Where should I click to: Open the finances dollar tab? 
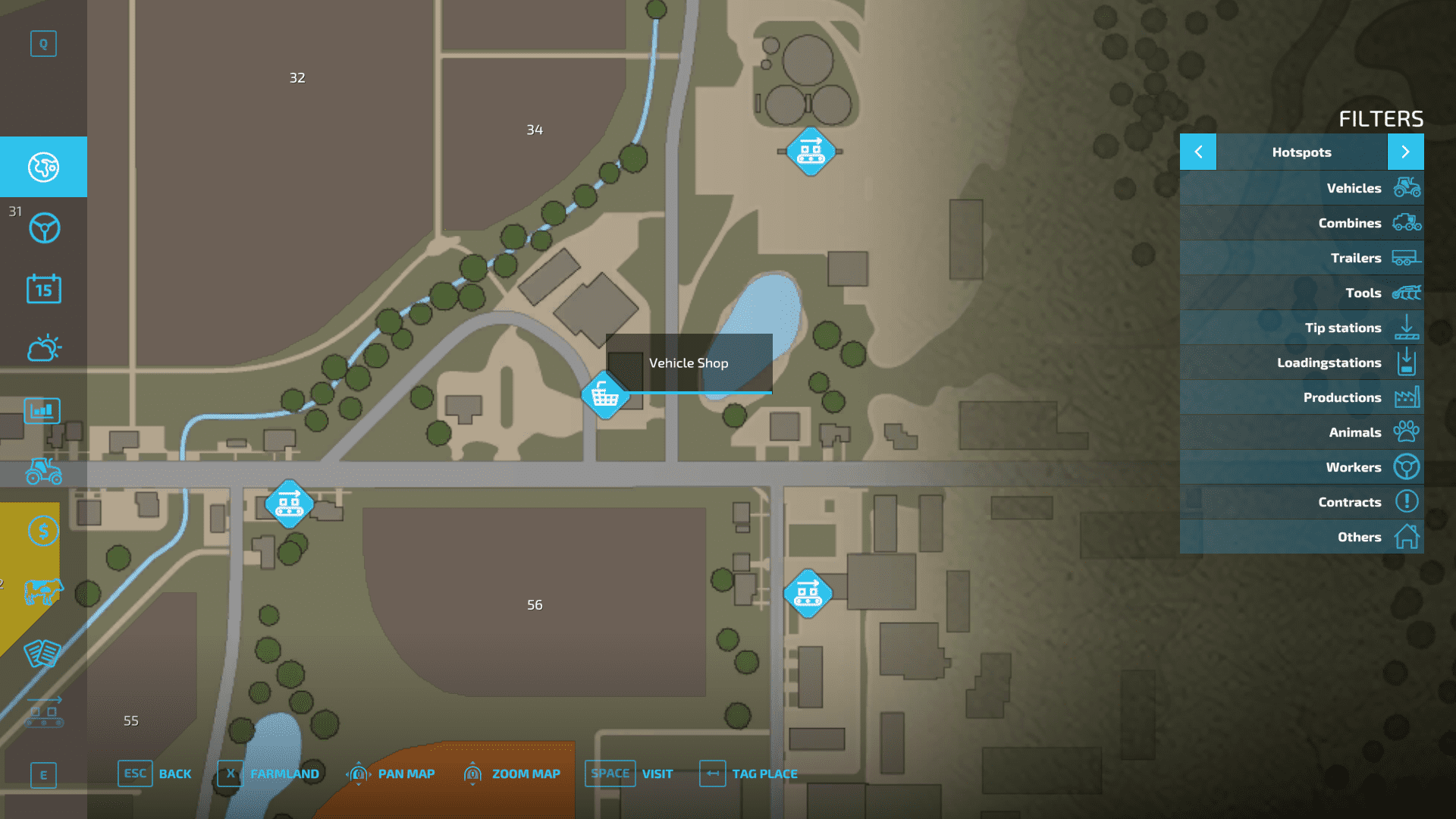tap(43, 531)
